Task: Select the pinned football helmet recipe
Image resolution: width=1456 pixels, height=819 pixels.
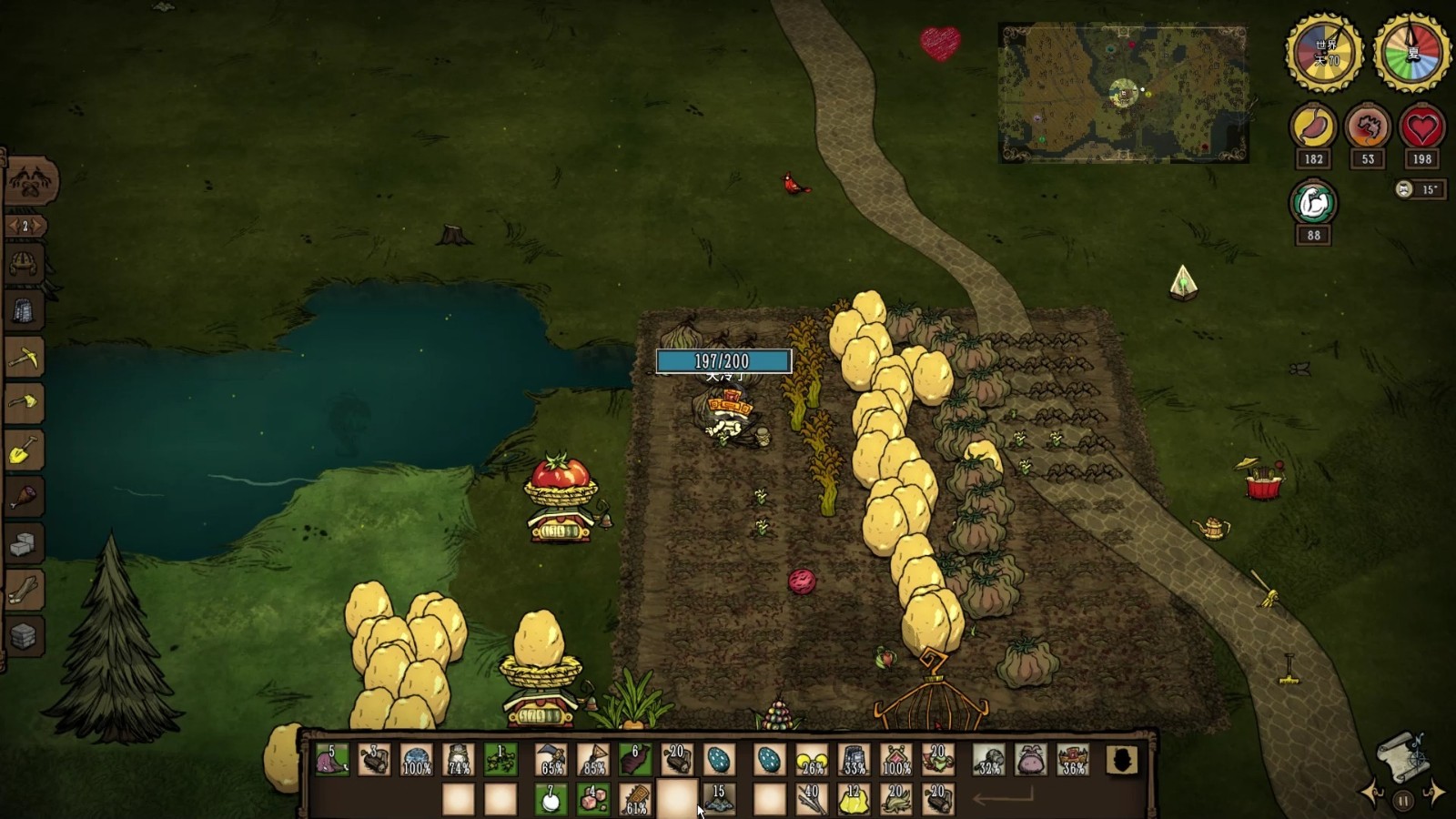Action: coord(25,263)
